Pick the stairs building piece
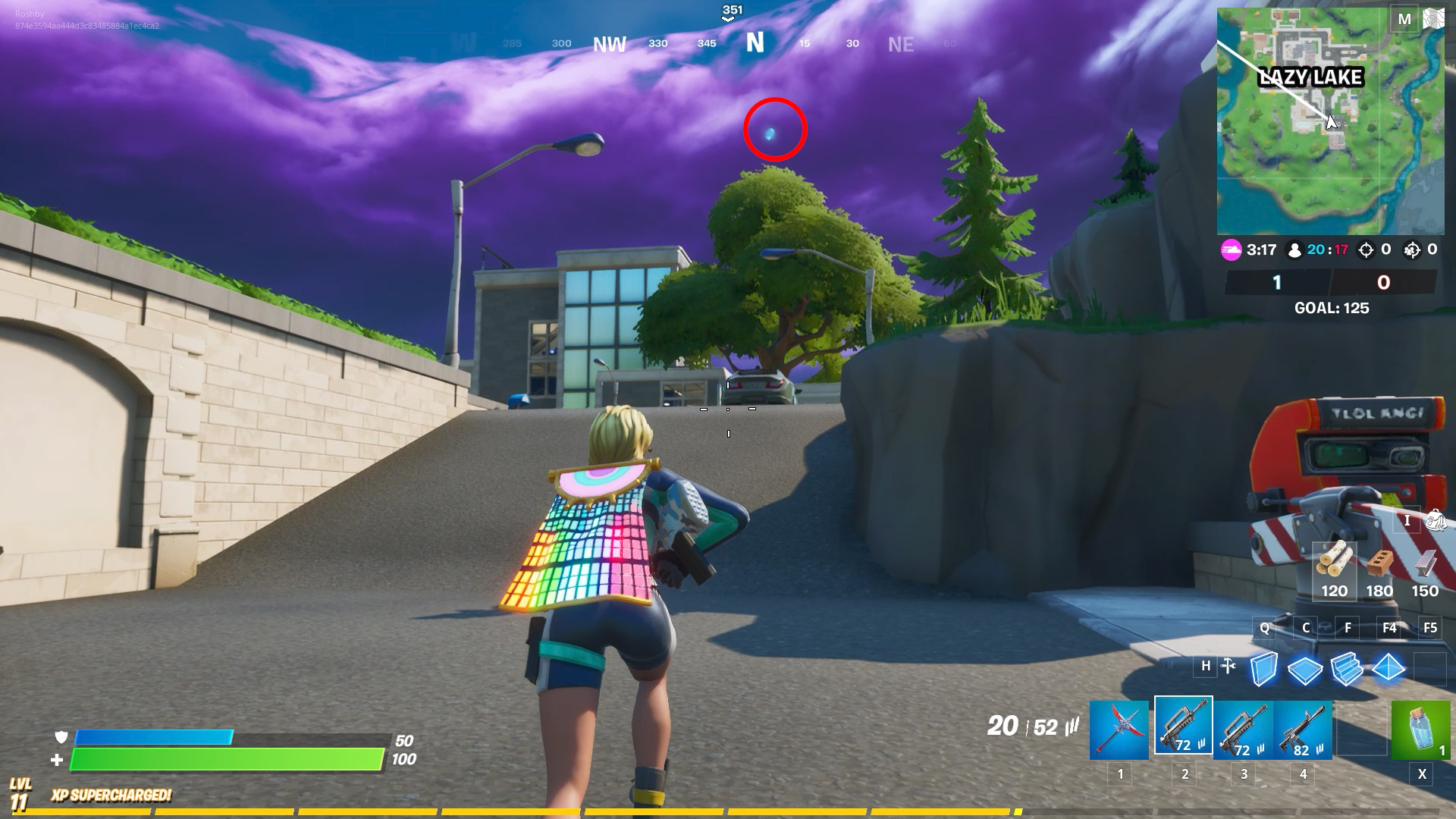The width and height of the screenshot is (1456, 819). (x=1347, y=669)
